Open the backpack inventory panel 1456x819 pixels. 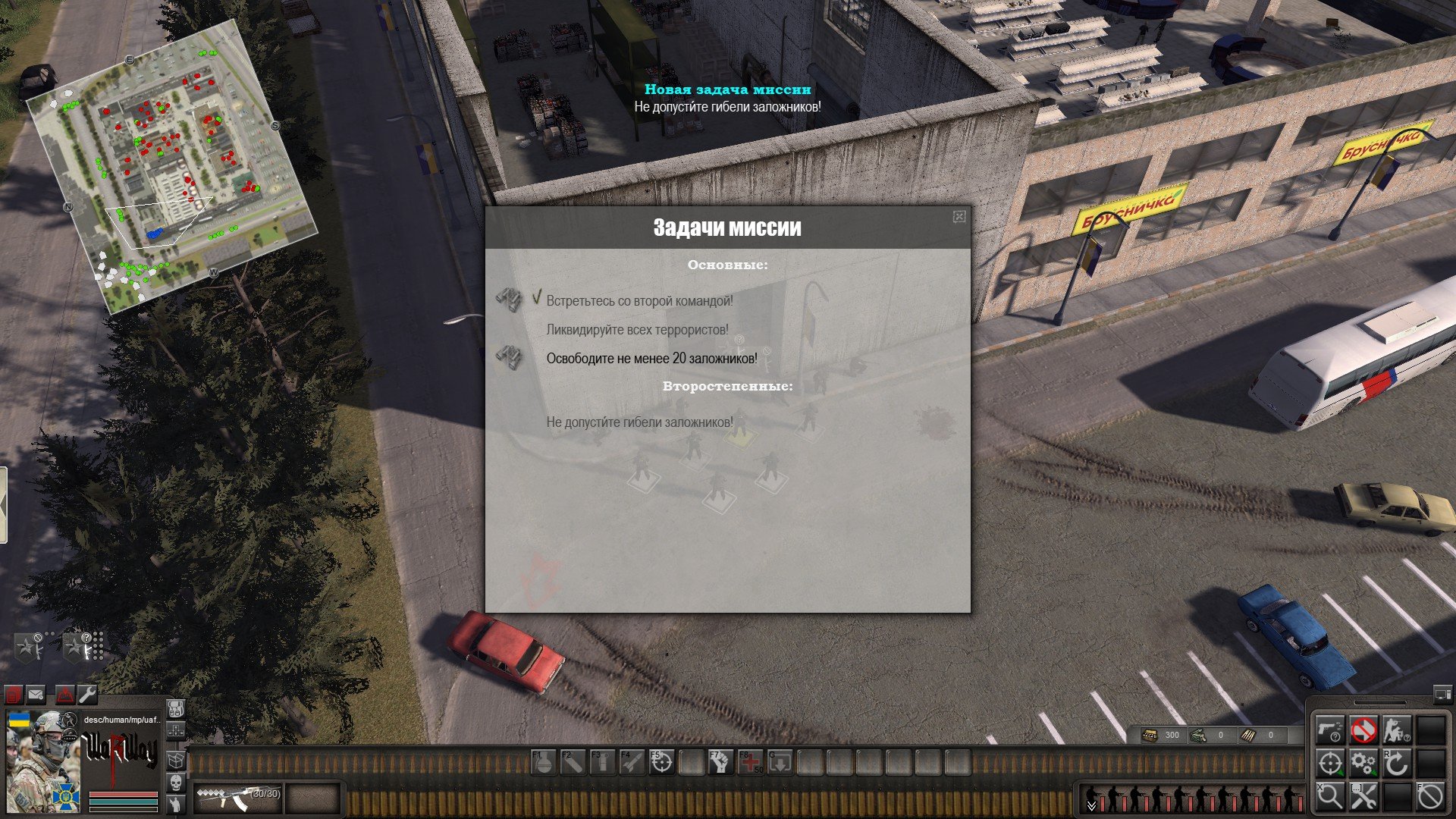point(175,709)
